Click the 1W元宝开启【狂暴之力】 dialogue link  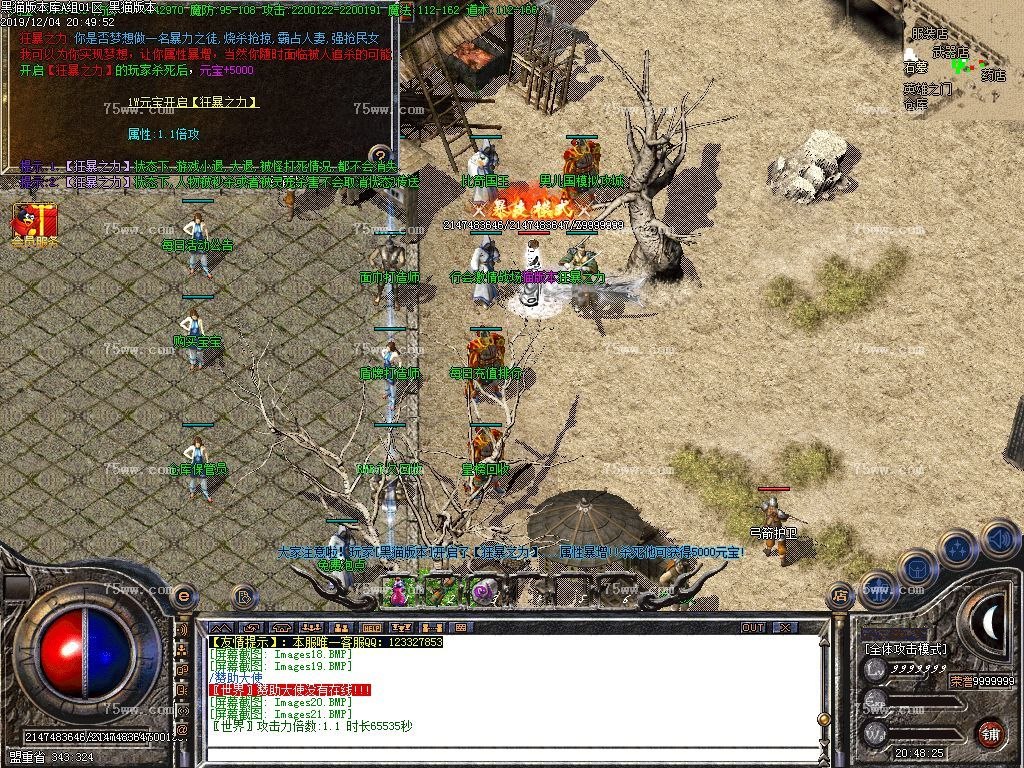tap(194, 103)
